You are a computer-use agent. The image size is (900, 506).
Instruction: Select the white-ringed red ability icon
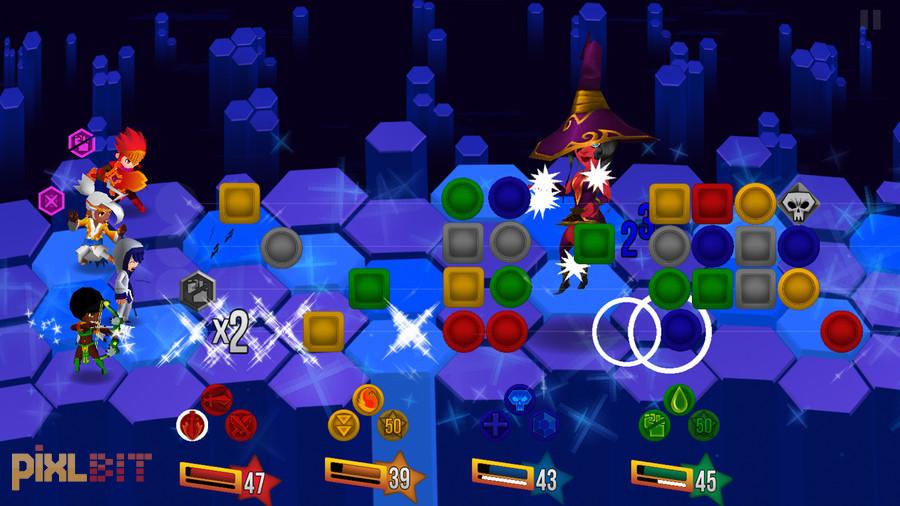click(x=192, y=426)
